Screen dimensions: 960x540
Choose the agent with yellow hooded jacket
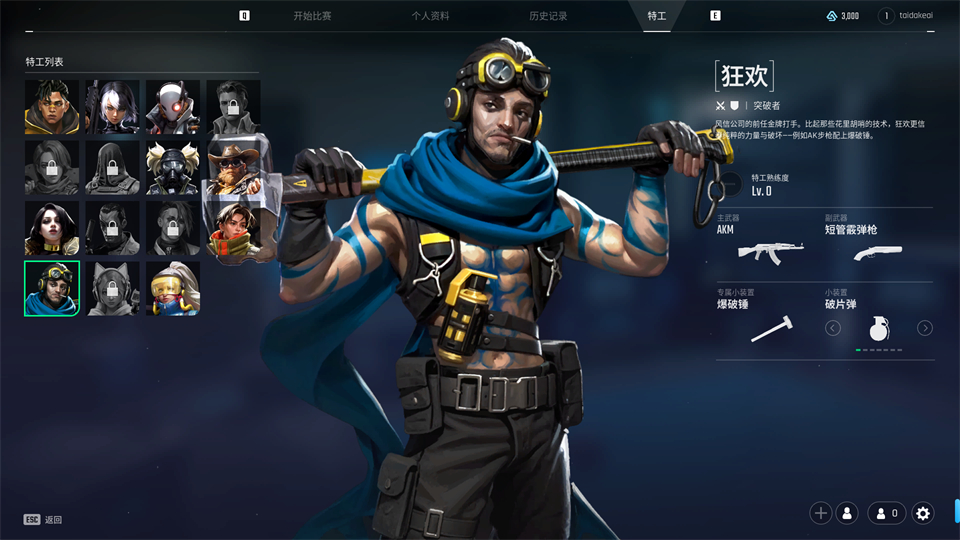[52, 107]
